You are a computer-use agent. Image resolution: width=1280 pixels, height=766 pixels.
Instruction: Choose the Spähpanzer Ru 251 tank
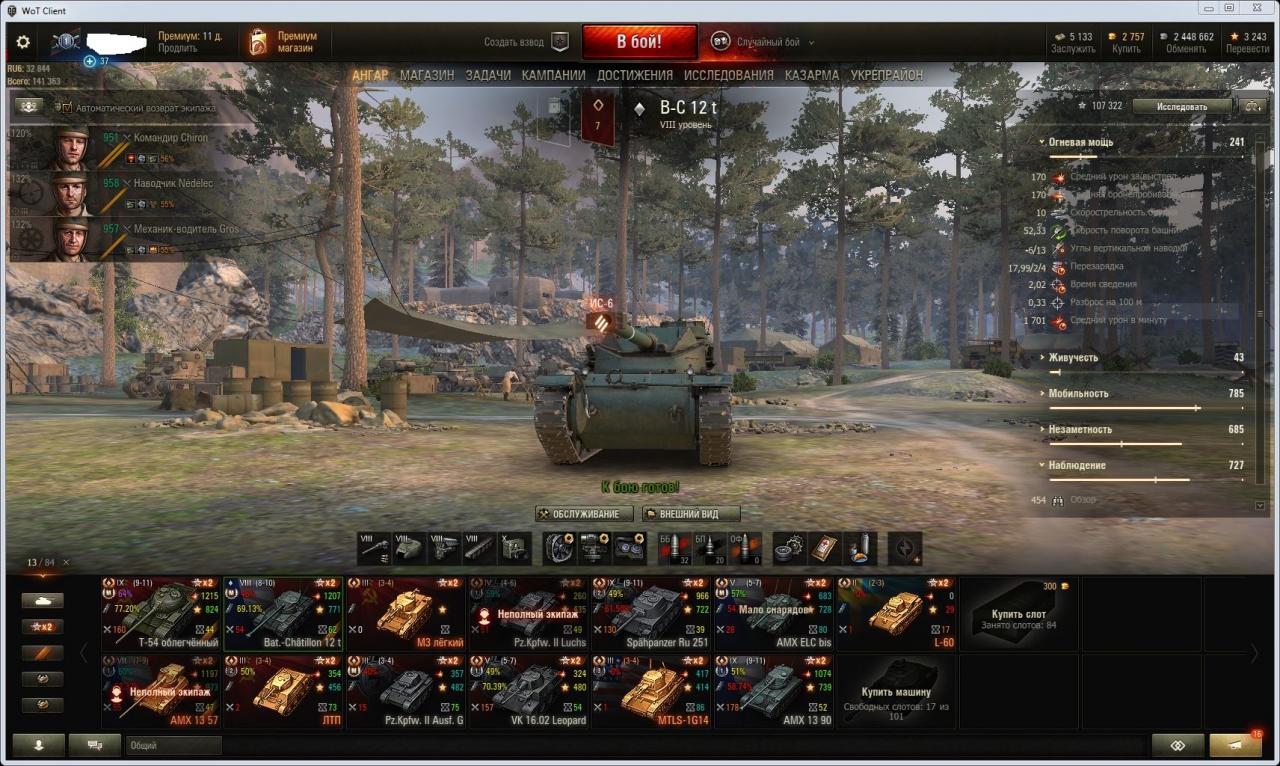[652, 613]
